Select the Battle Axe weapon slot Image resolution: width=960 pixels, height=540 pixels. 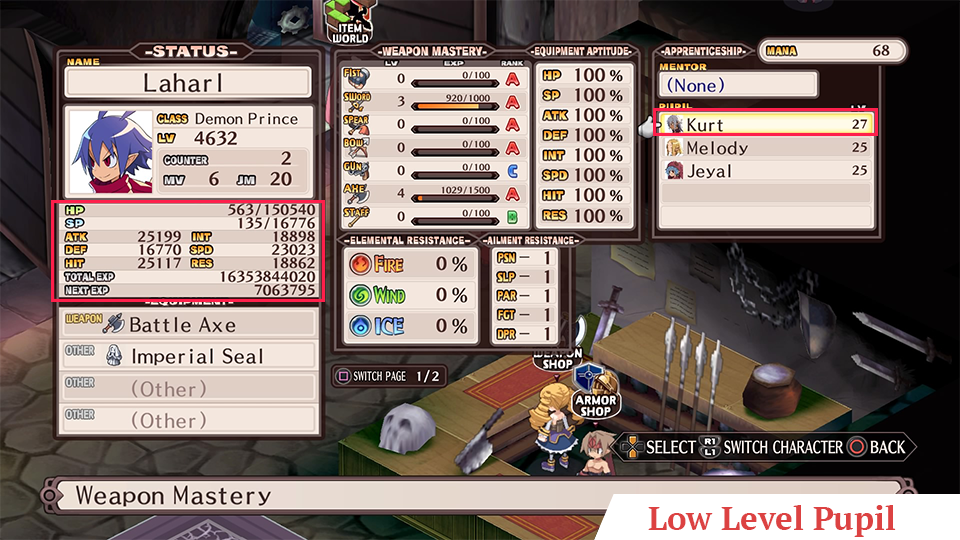click(189, 324)
